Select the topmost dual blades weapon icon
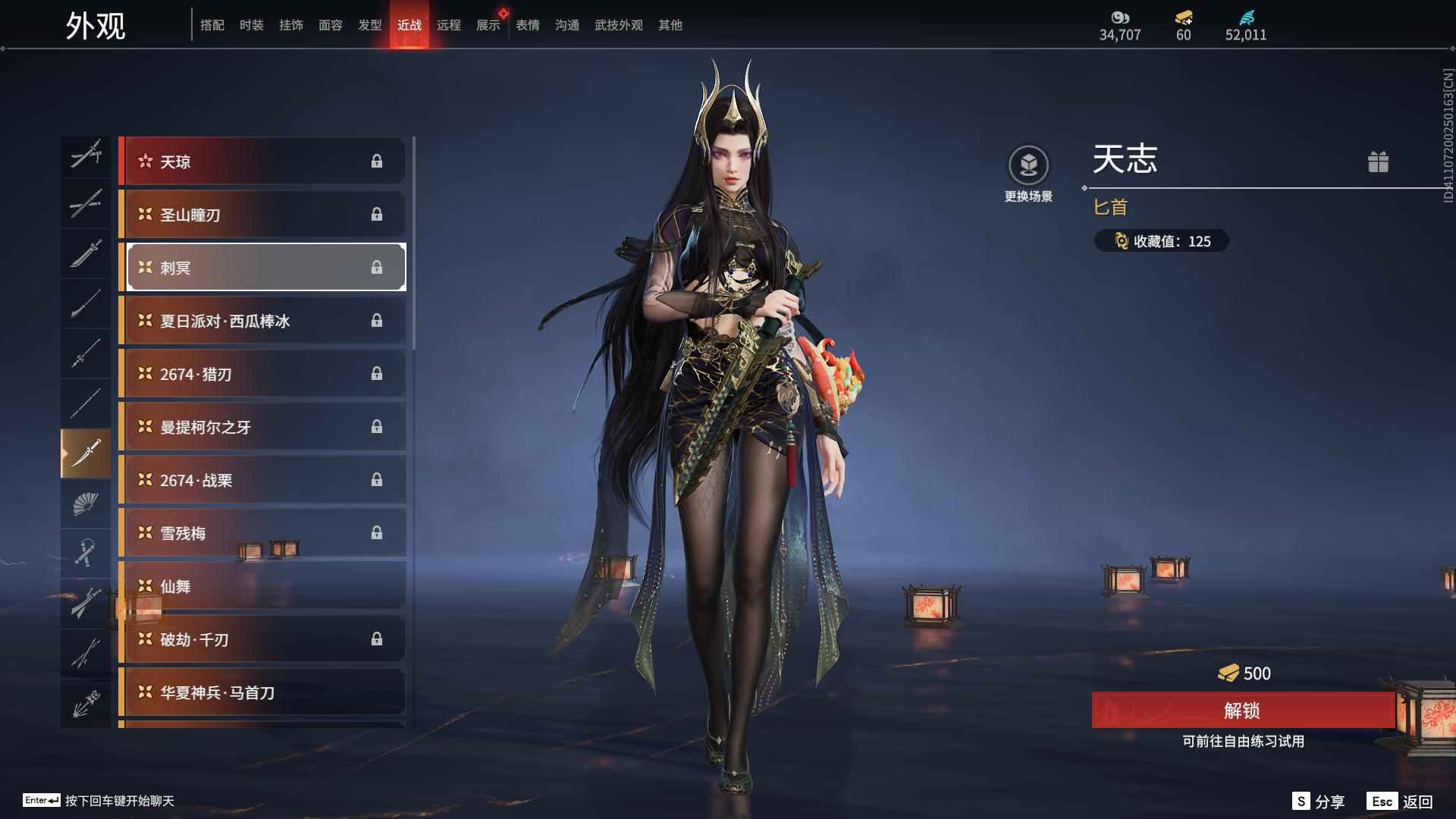1456x819 pixels. pyautogui.click(x=86, y=155)
